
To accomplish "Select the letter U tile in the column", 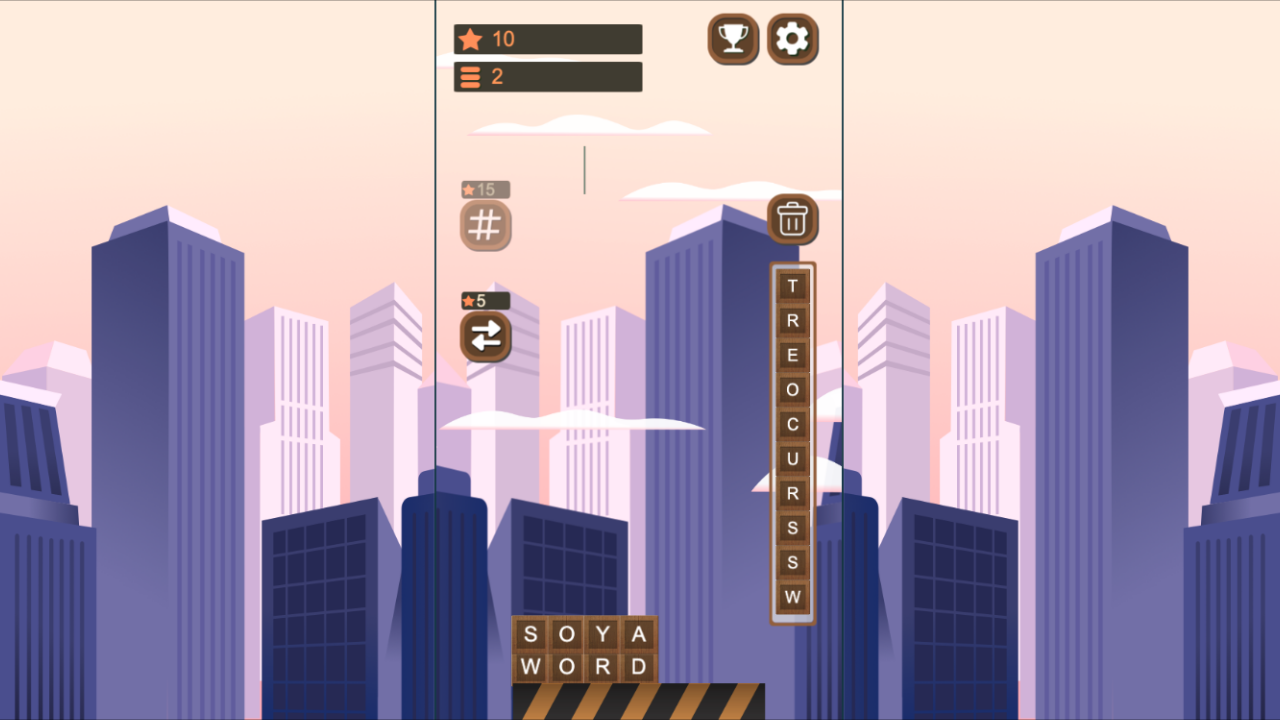I will [793, 459].
